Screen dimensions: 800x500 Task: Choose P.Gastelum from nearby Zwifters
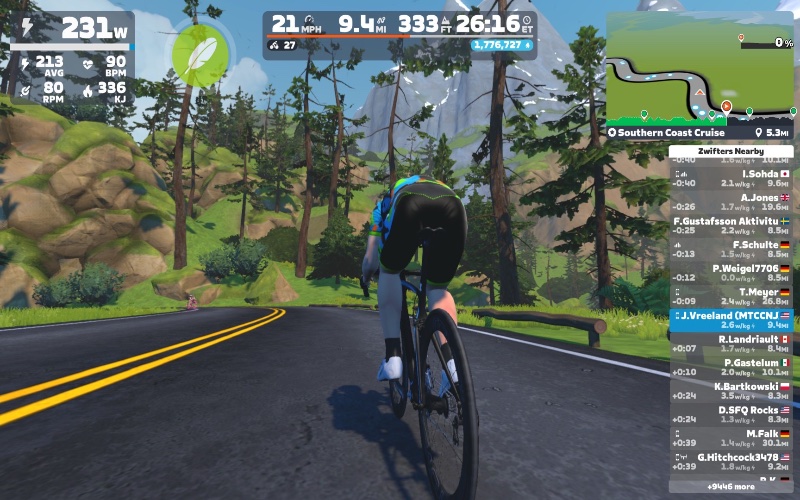pos(731,367)
